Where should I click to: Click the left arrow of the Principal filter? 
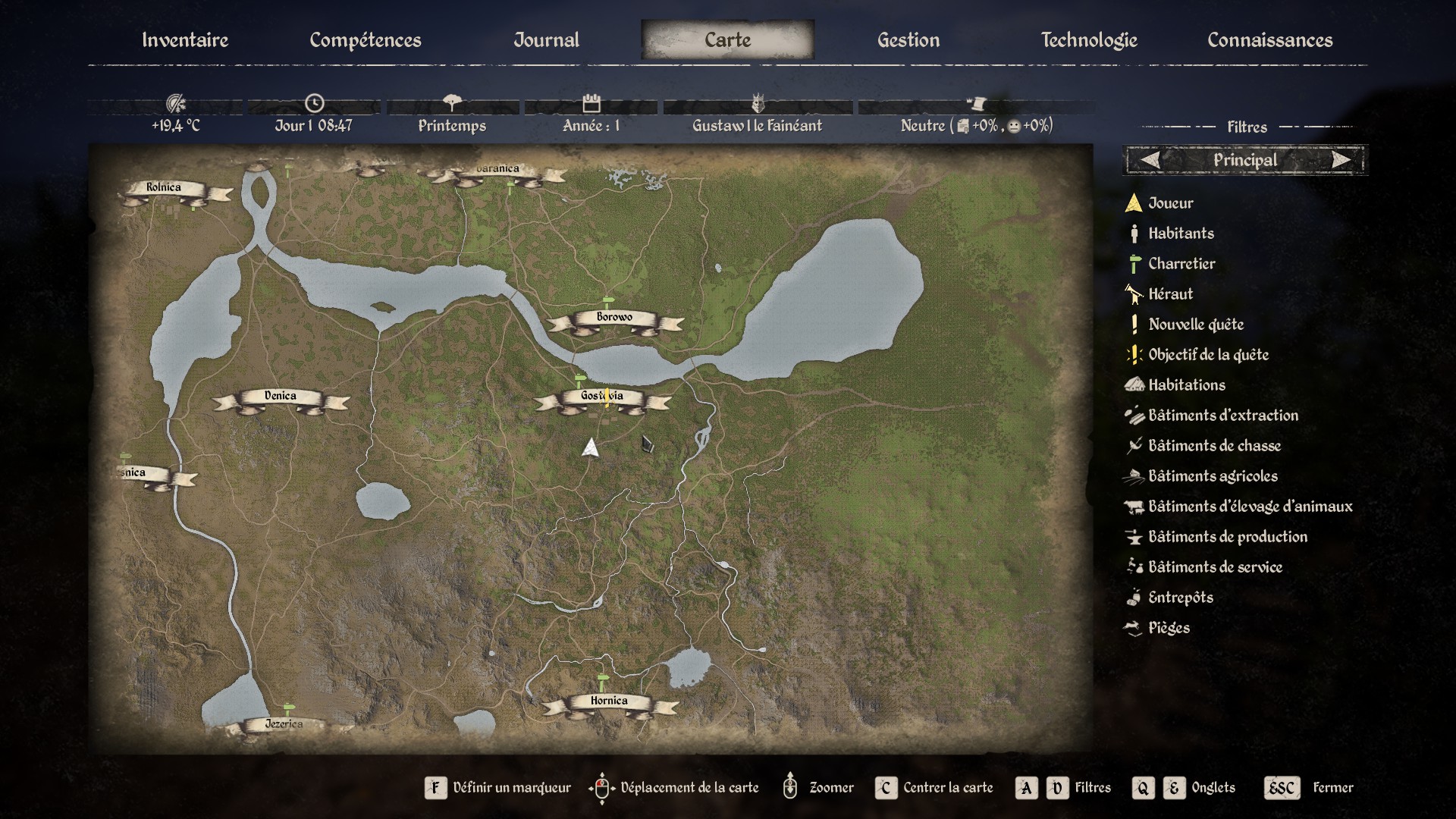1150,160
